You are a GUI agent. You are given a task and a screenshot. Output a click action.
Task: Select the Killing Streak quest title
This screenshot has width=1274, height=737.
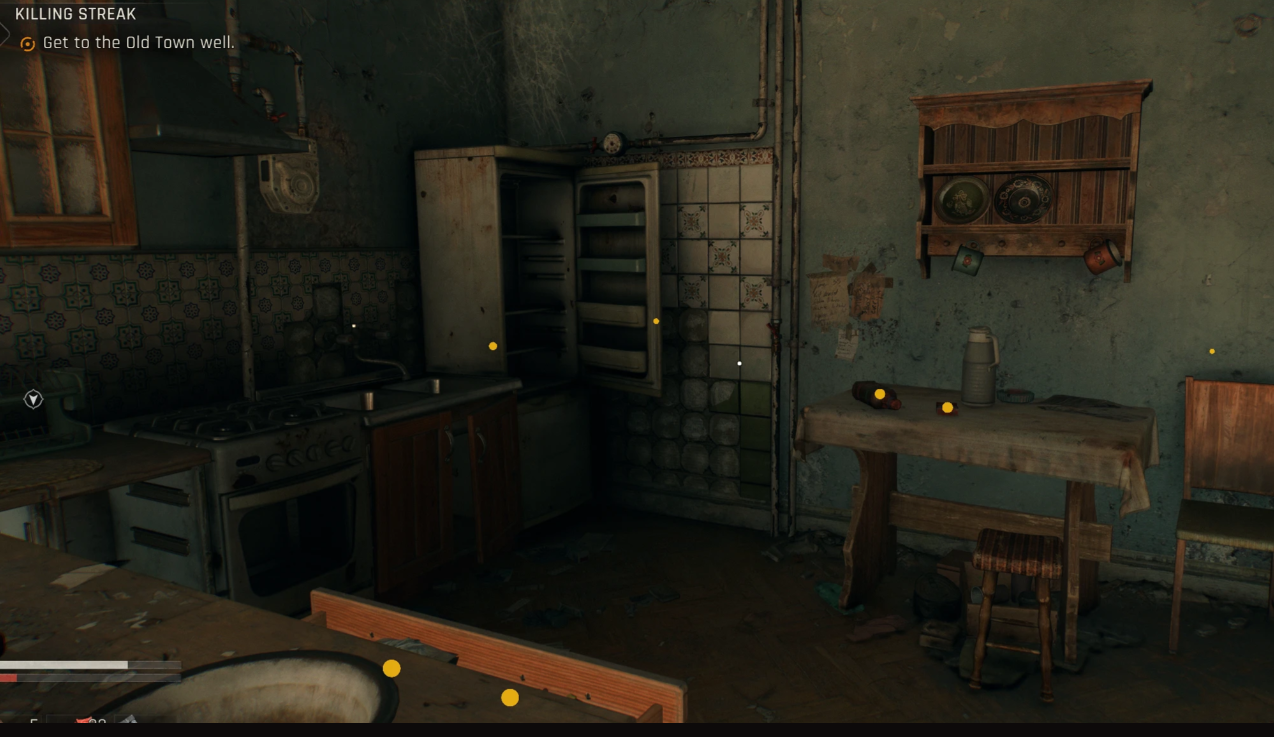(75, 15)
